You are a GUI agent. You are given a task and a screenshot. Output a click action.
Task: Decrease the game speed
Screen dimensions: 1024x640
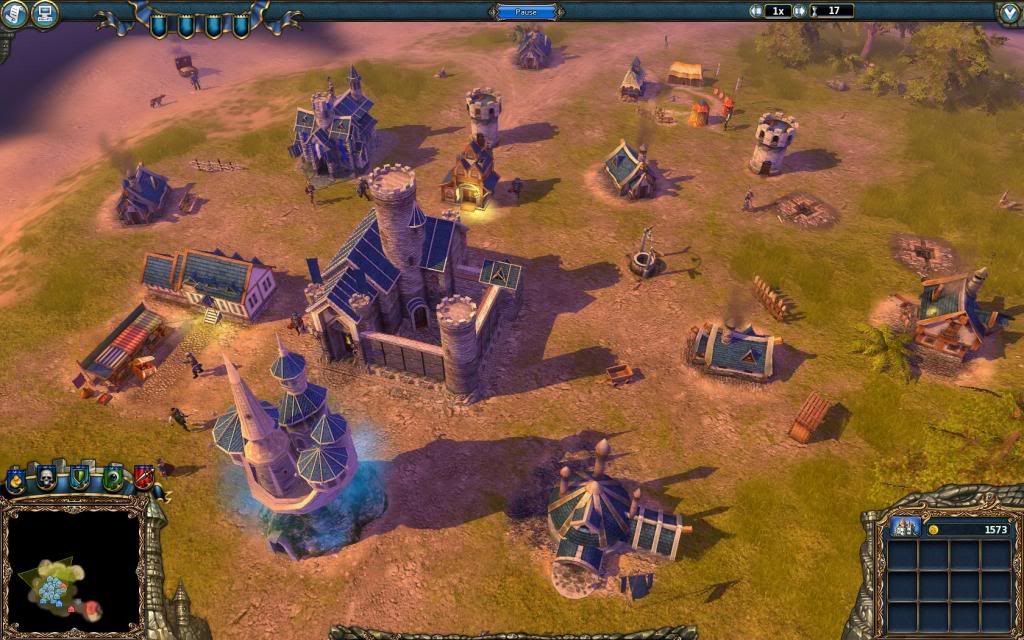pyautogui.click(x=756, y=11)
